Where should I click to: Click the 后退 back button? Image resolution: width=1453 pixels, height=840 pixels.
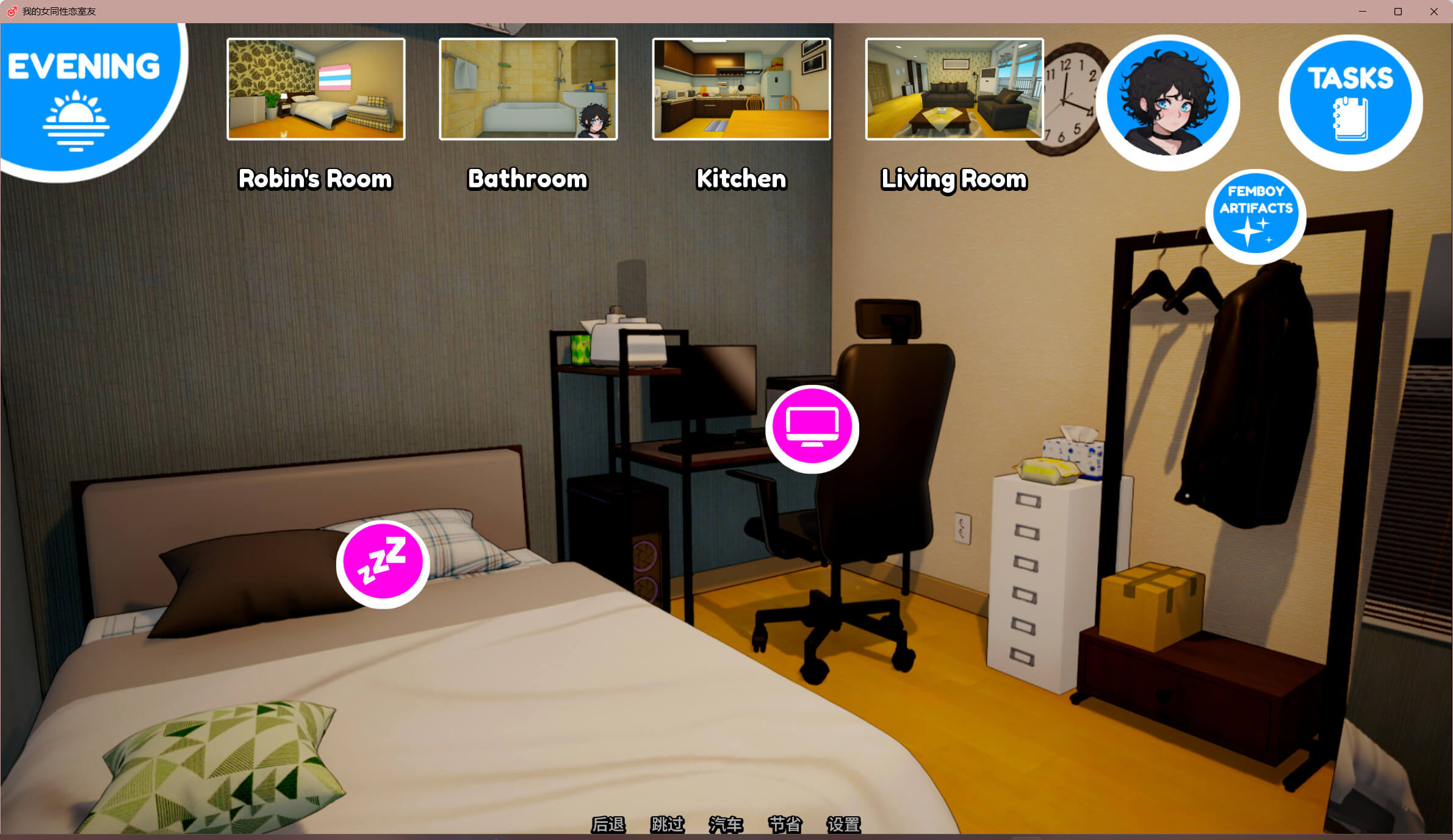pyautogui.click(x=608, y=825)
